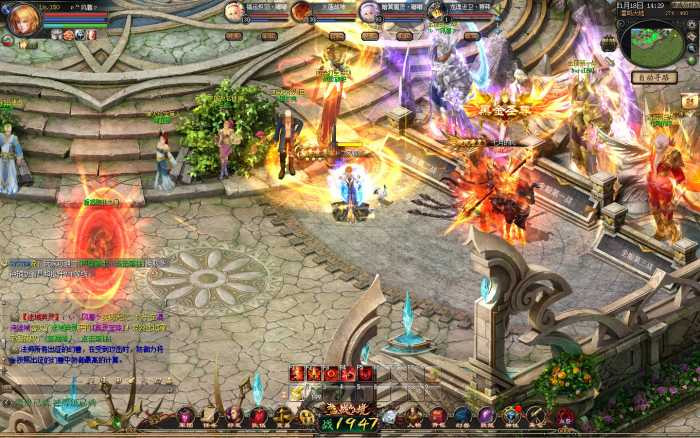700x438 pixels.
Task: Click the chat message log
Action: pyautogui.click(x=85, y=328)
